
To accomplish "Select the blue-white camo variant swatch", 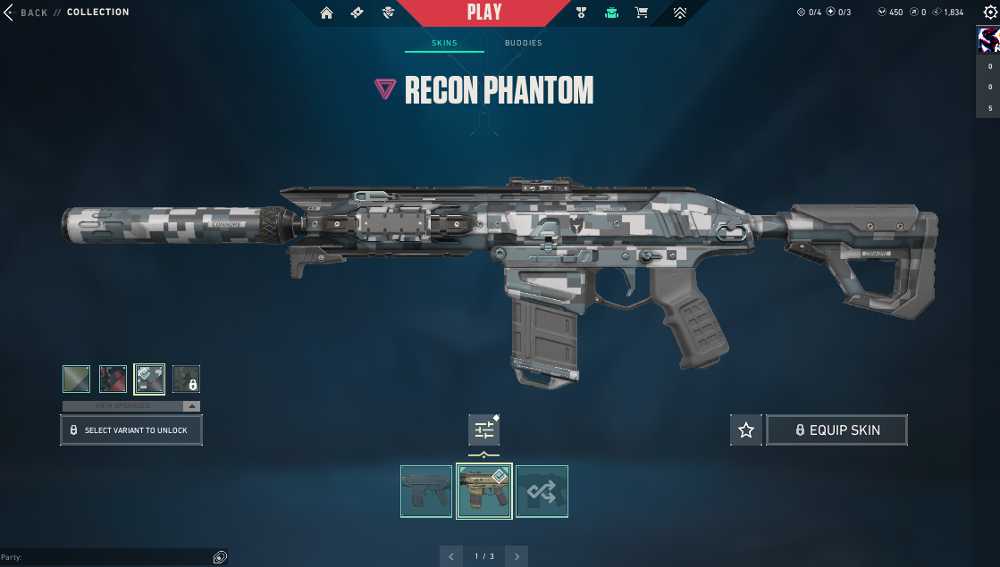I will pos(150,379).
